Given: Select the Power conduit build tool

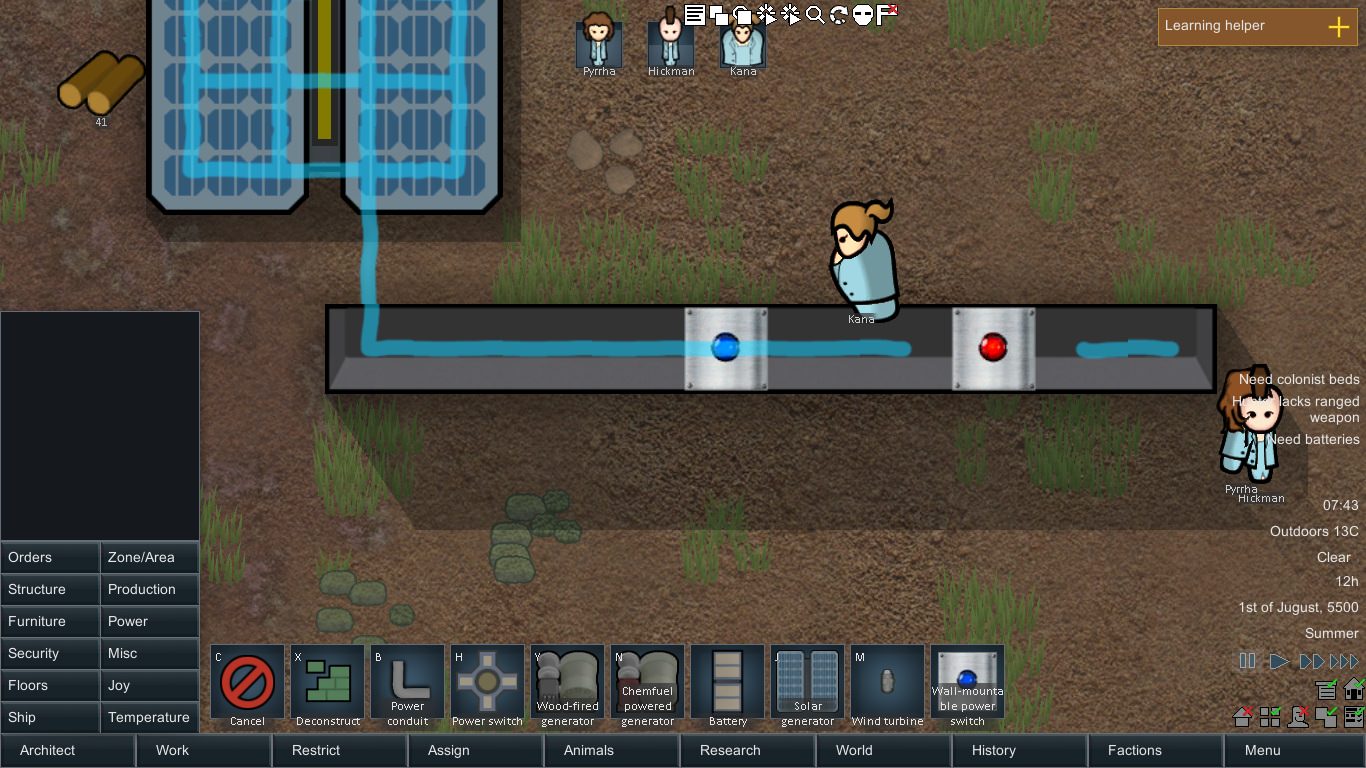Looking at the screenshot, I should [x=407, y=684].
